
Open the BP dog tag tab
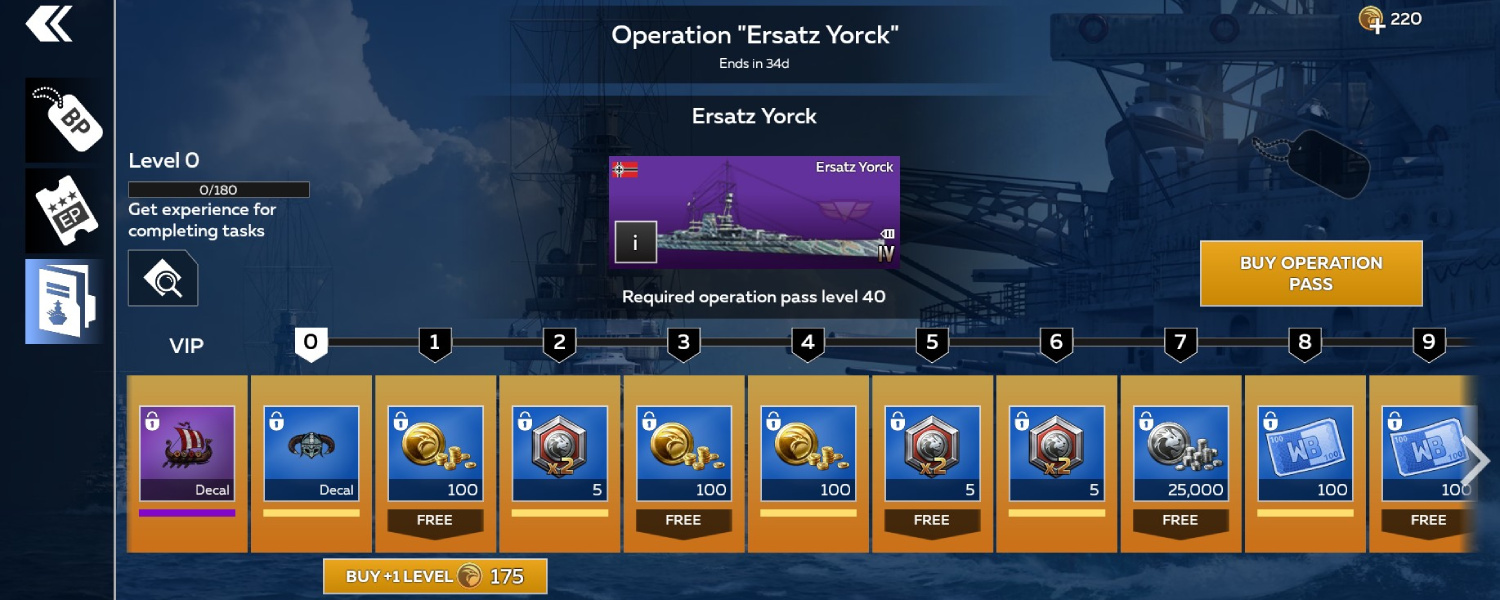pyautogui.click(x=65, y=120)
